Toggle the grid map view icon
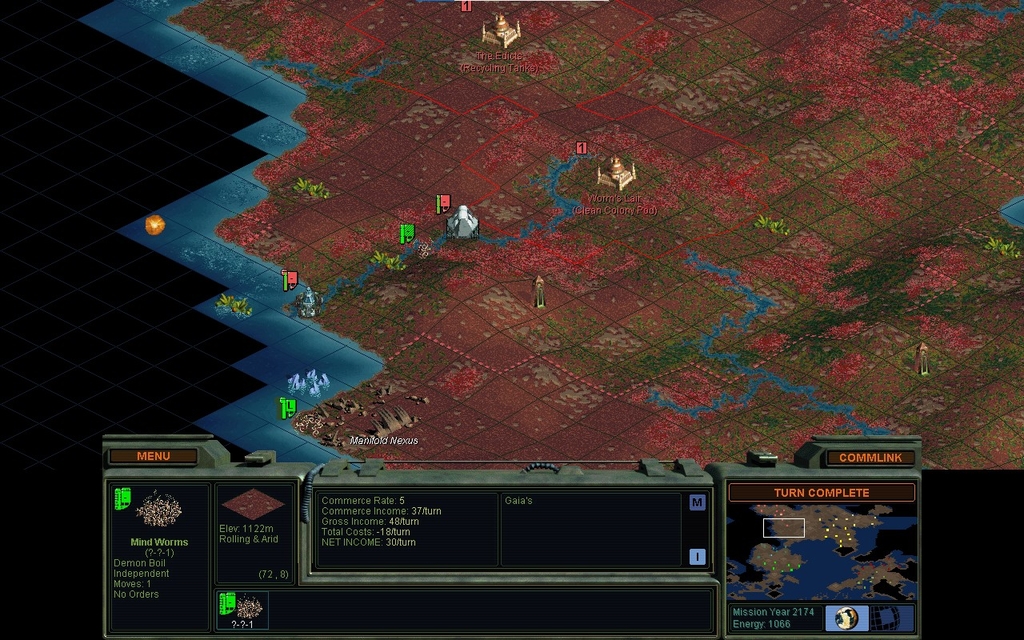The image size is (1024, 640). click(887, 618)
